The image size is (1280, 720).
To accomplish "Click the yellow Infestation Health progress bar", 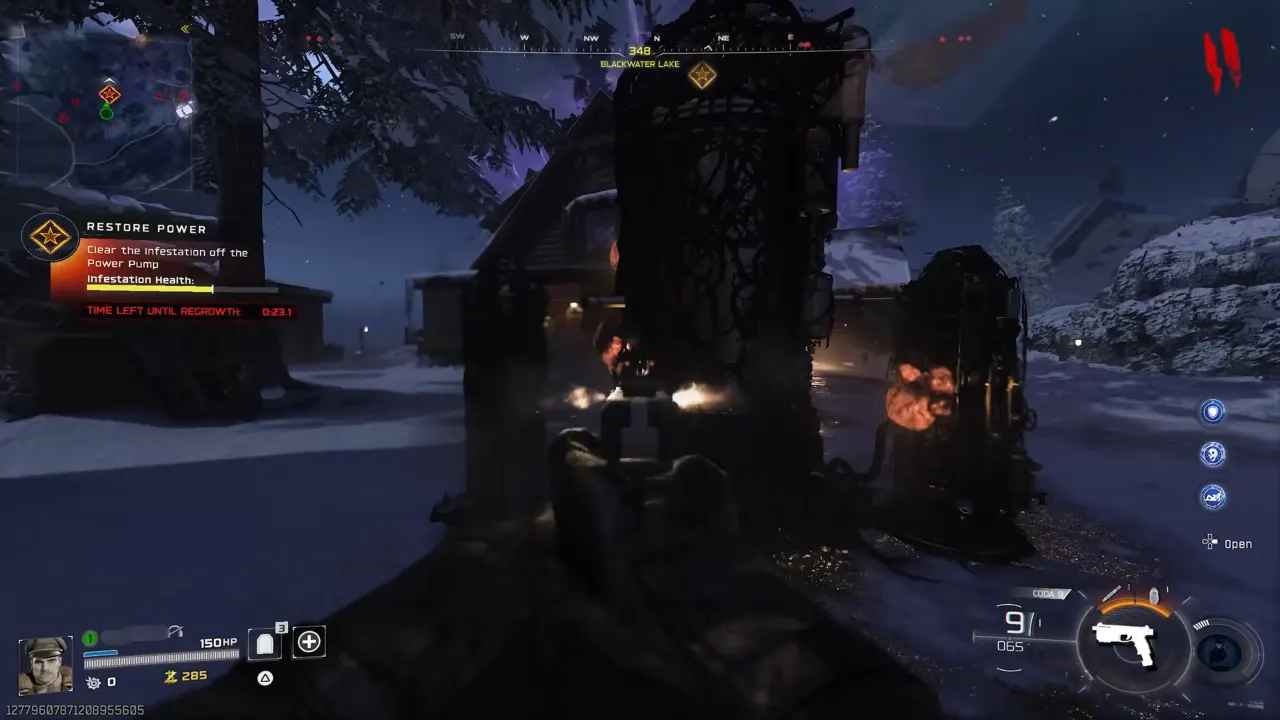I will [x=150, y=290].
